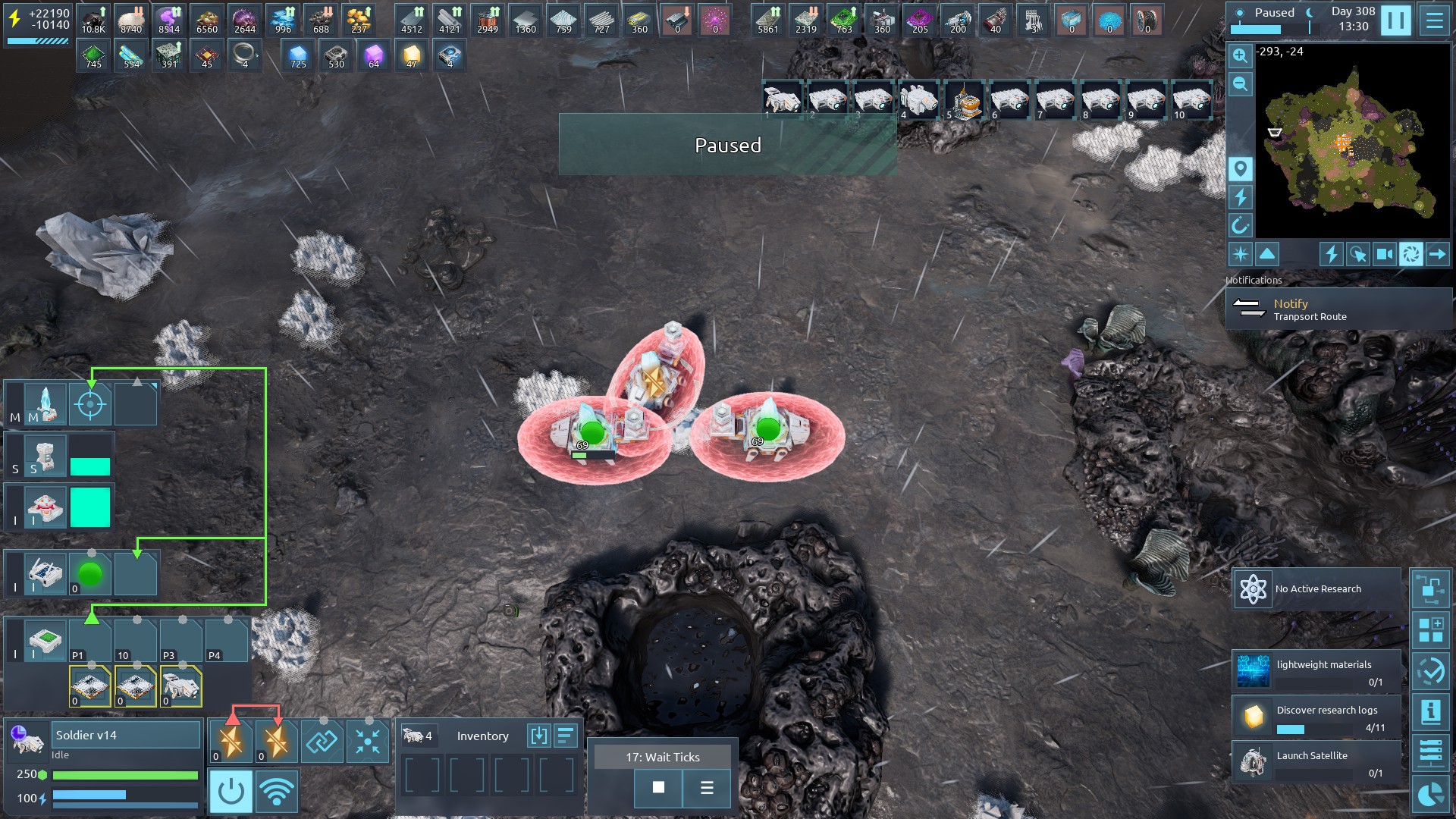
Task: Stop the Wait Ticks behavior
Action: pyautogui.click(x=658, y=788)
